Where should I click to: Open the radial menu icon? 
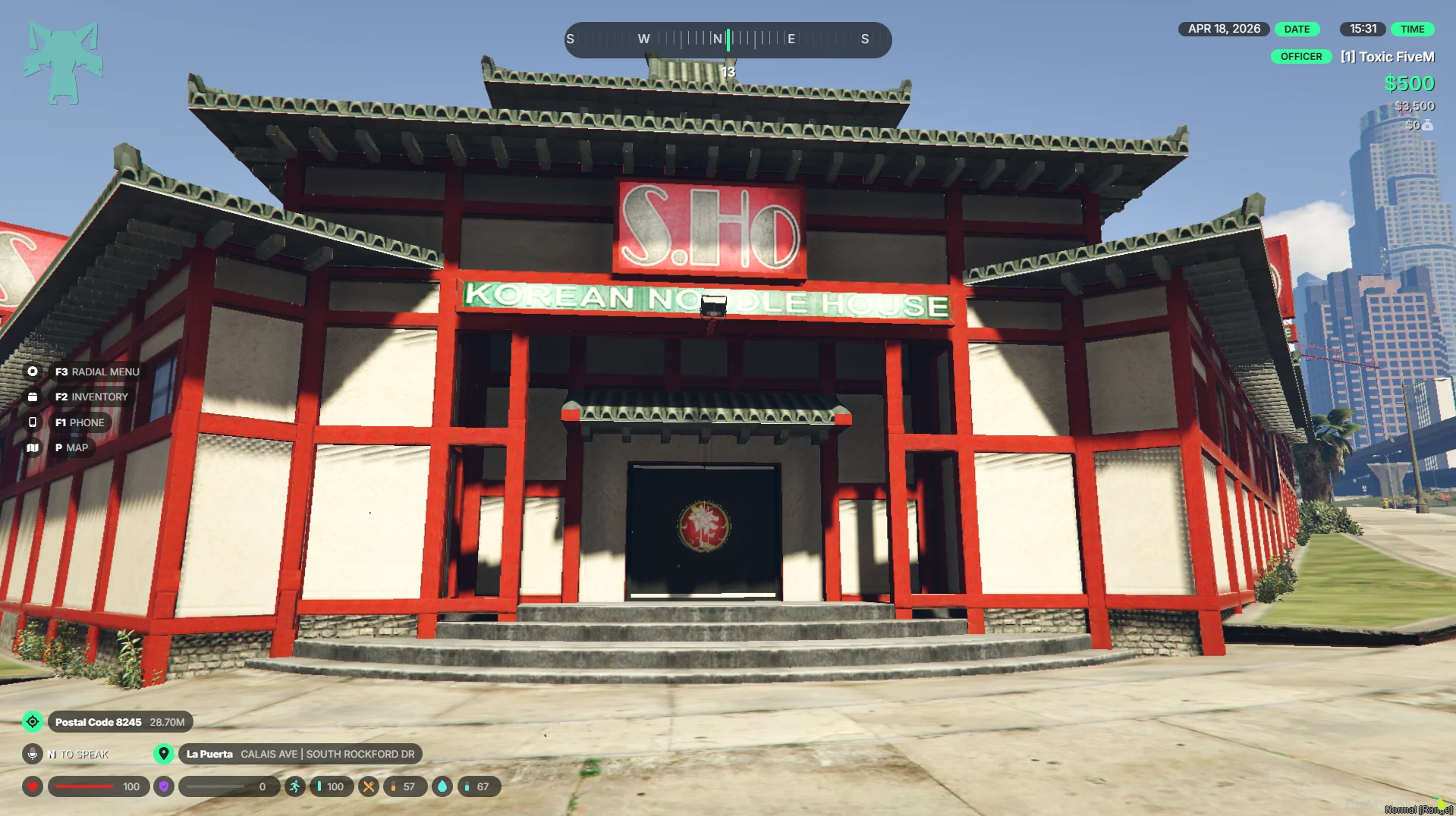coord(33,372)
